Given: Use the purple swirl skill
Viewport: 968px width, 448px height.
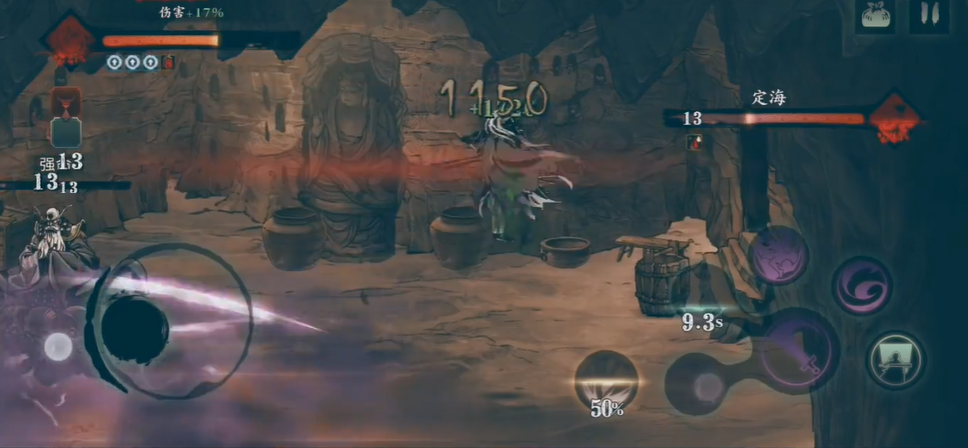Looking at the screenshot, I should [x=860, y=285].
